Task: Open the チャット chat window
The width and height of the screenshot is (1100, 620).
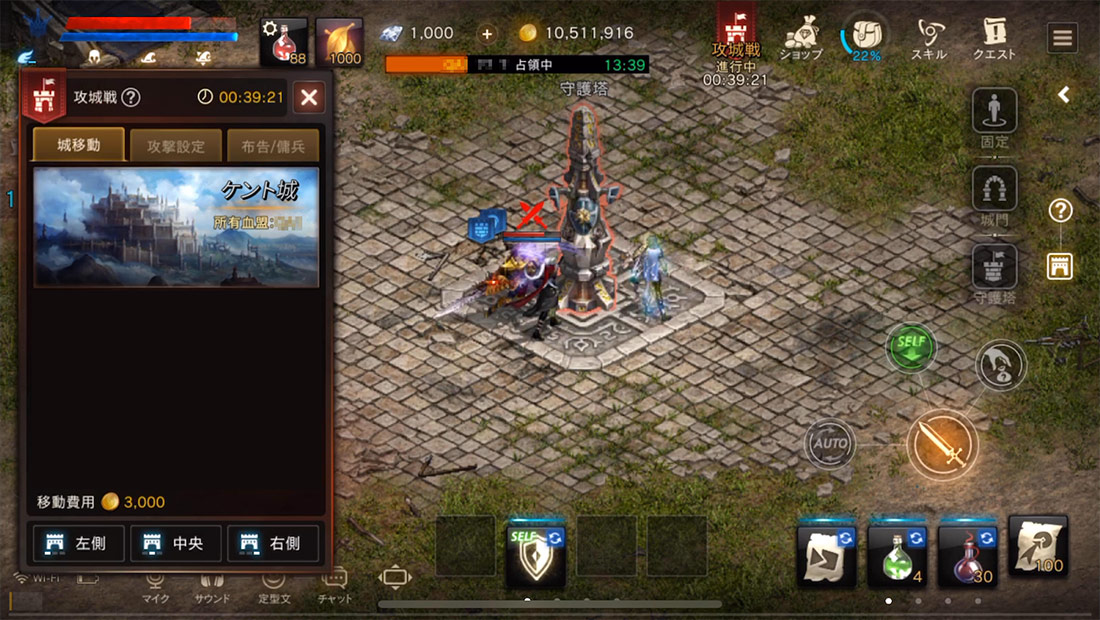Action: click(335, 583)
